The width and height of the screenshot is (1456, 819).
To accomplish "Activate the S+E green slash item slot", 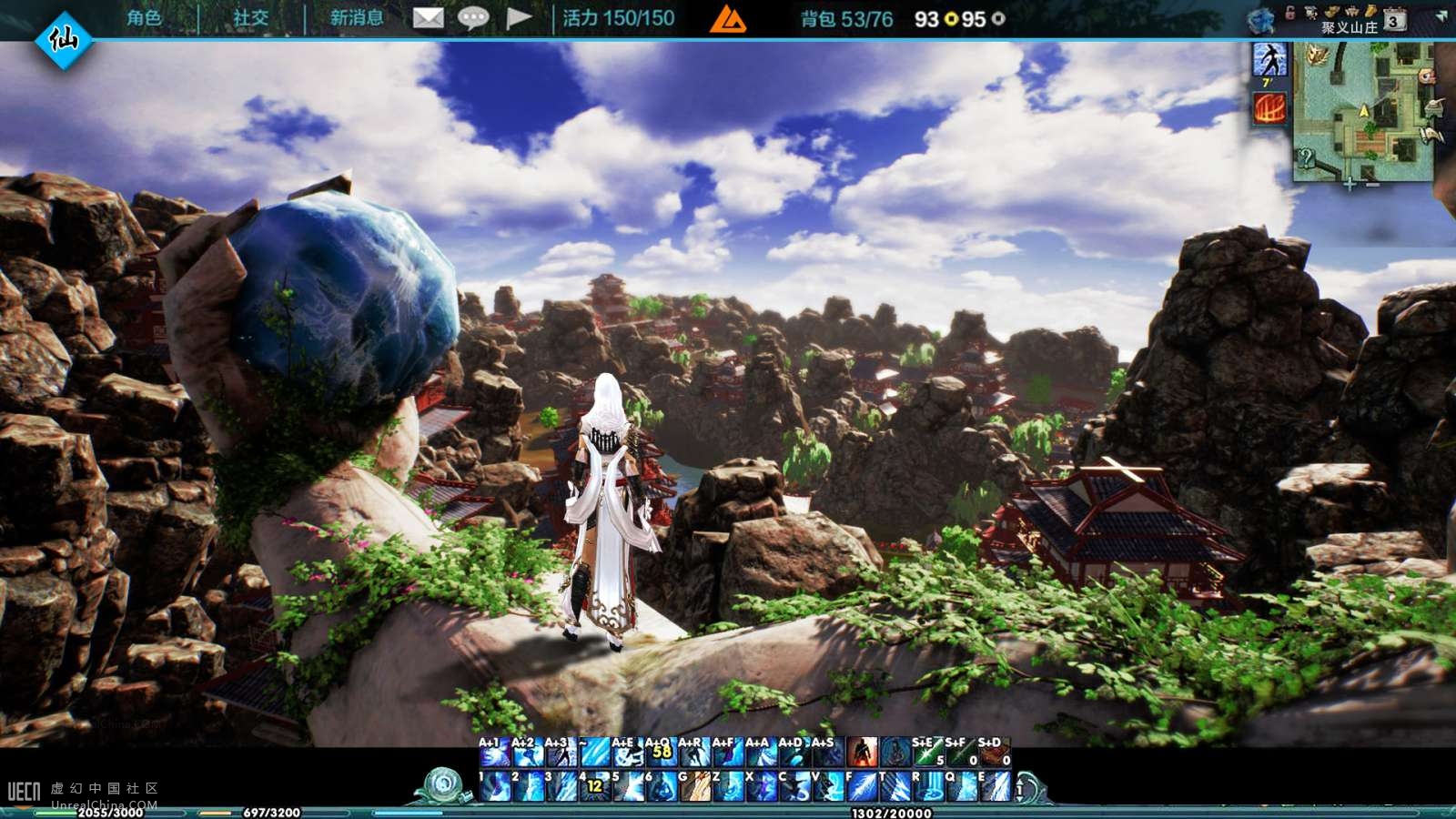I will click(926, 753).
